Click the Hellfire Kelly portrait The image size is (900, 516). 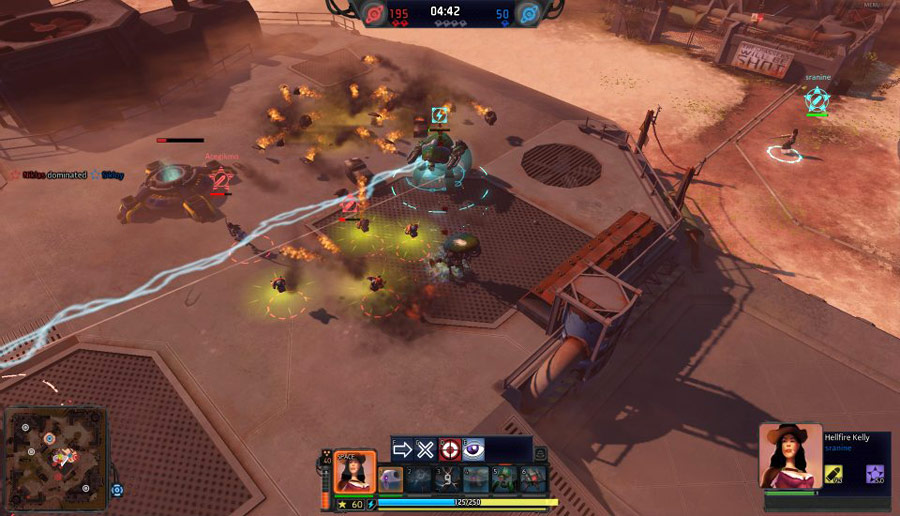pos(789,456)
